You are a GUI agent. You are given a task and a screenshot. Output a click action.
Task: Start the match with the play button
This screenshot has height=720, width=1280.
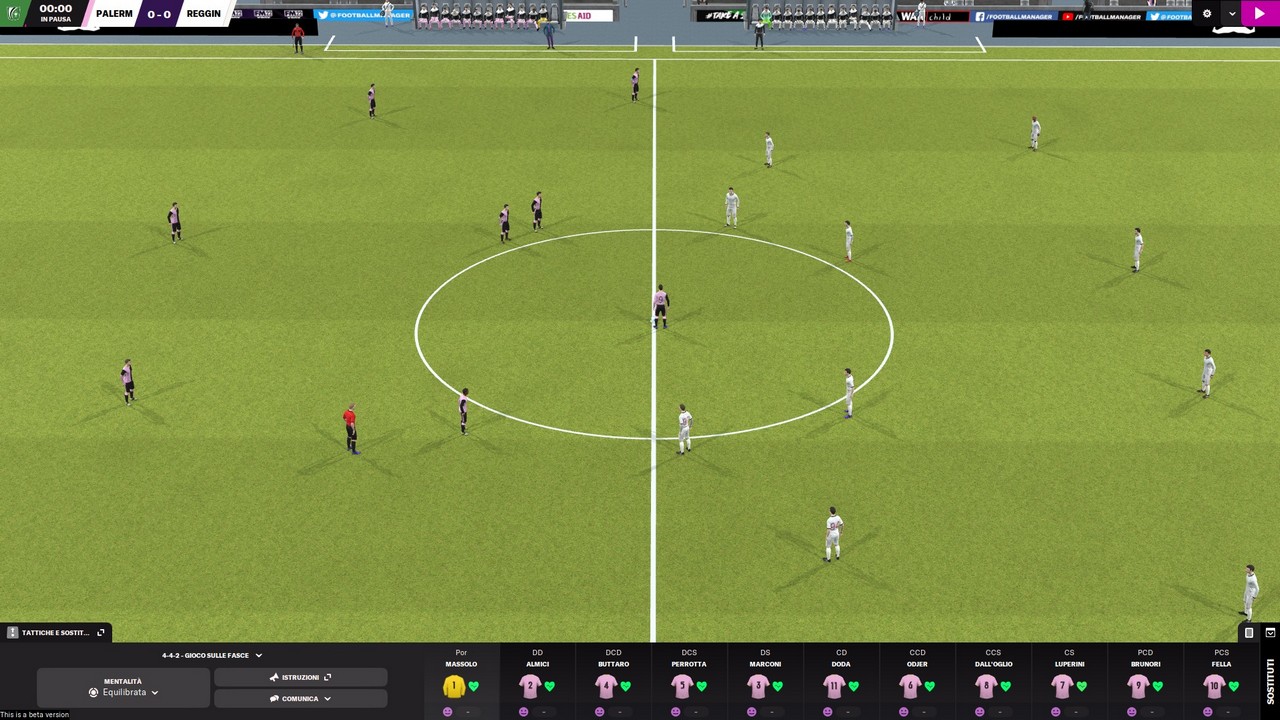(1258, 14)
